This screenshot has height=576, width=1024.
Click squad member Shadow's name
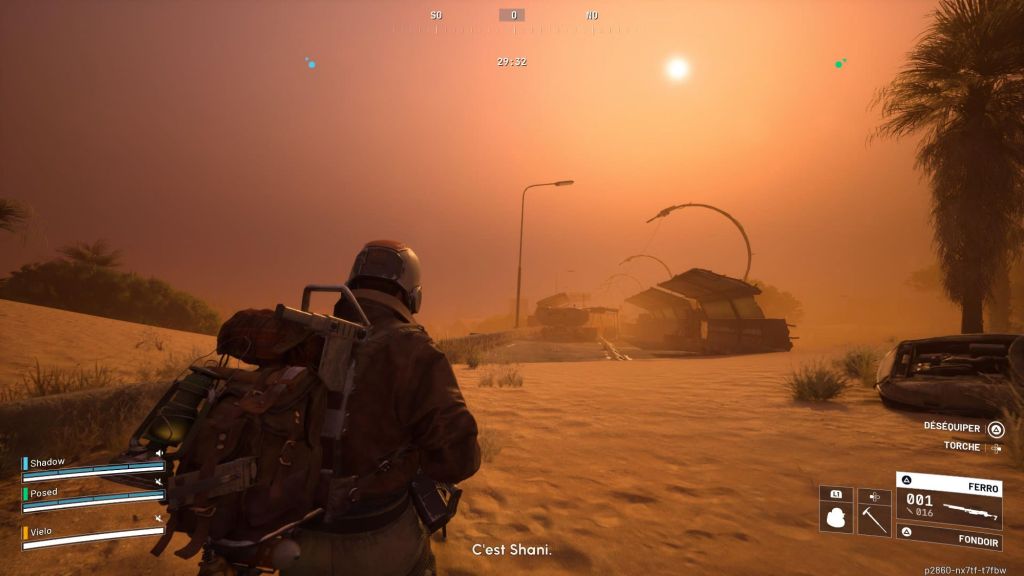(x=47, y=462)
